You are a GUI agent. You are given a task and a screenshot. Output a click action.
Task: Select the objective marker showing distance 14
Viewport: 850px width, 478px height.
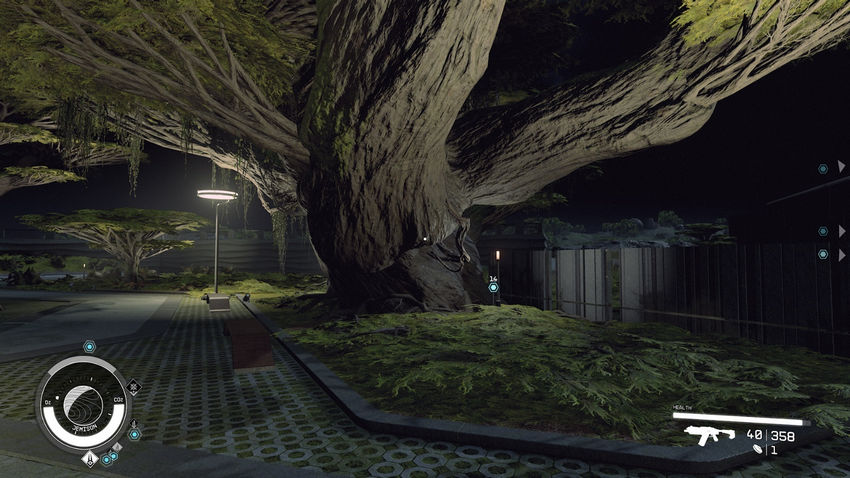coord(493,288)
